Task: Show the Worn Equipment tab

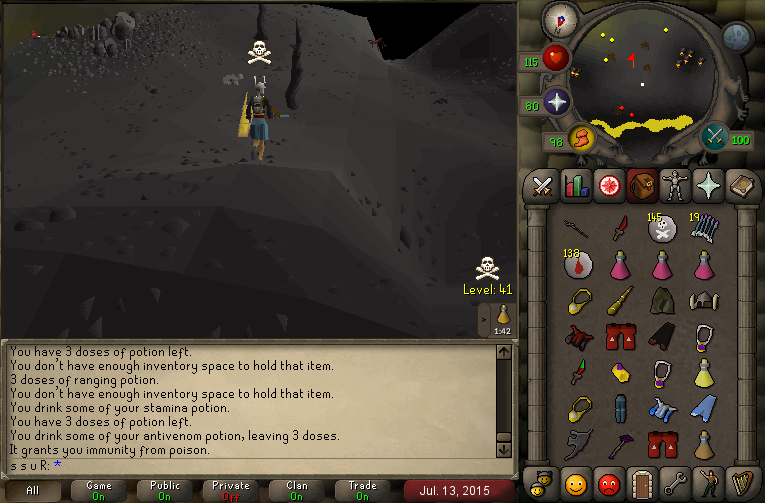Action: (x=672, y=186)
